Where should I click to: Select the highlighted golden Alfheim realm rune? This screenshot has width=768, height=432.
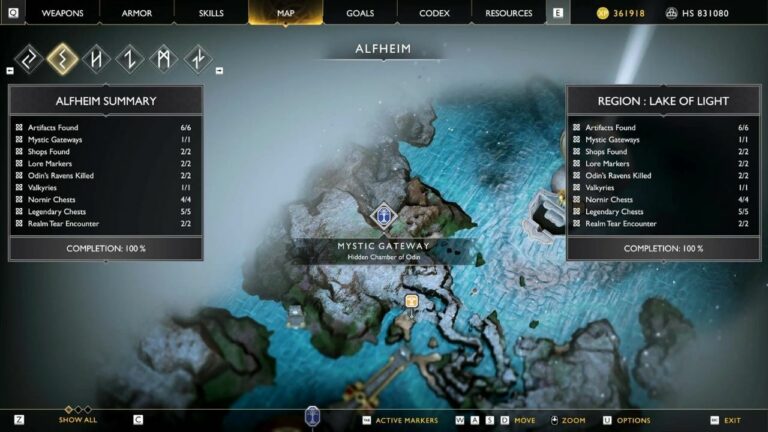(63, 59)
